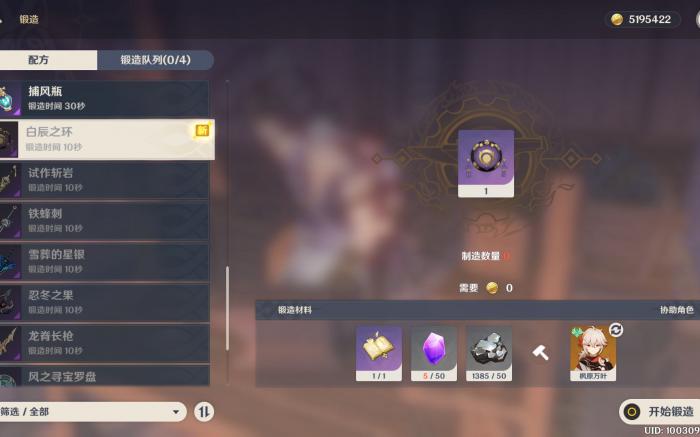Toggle the recipe sort order button
Screen dimensions: 700x437
point(203,411)
